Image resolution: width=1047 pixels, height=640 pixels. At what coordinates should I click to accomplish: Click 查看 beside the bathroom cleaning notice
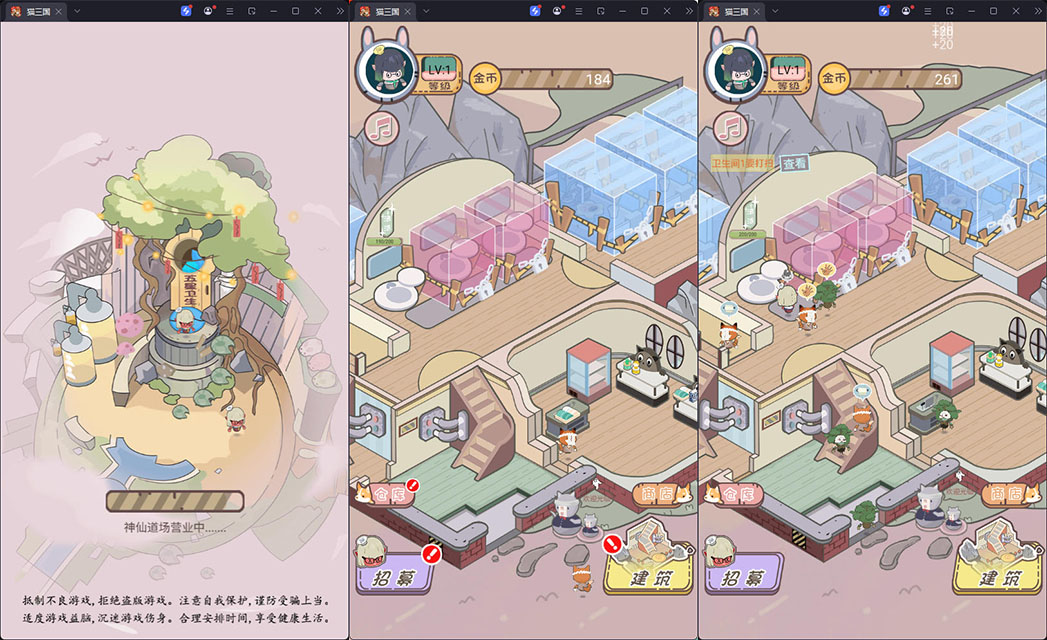[x=795, y=163]
